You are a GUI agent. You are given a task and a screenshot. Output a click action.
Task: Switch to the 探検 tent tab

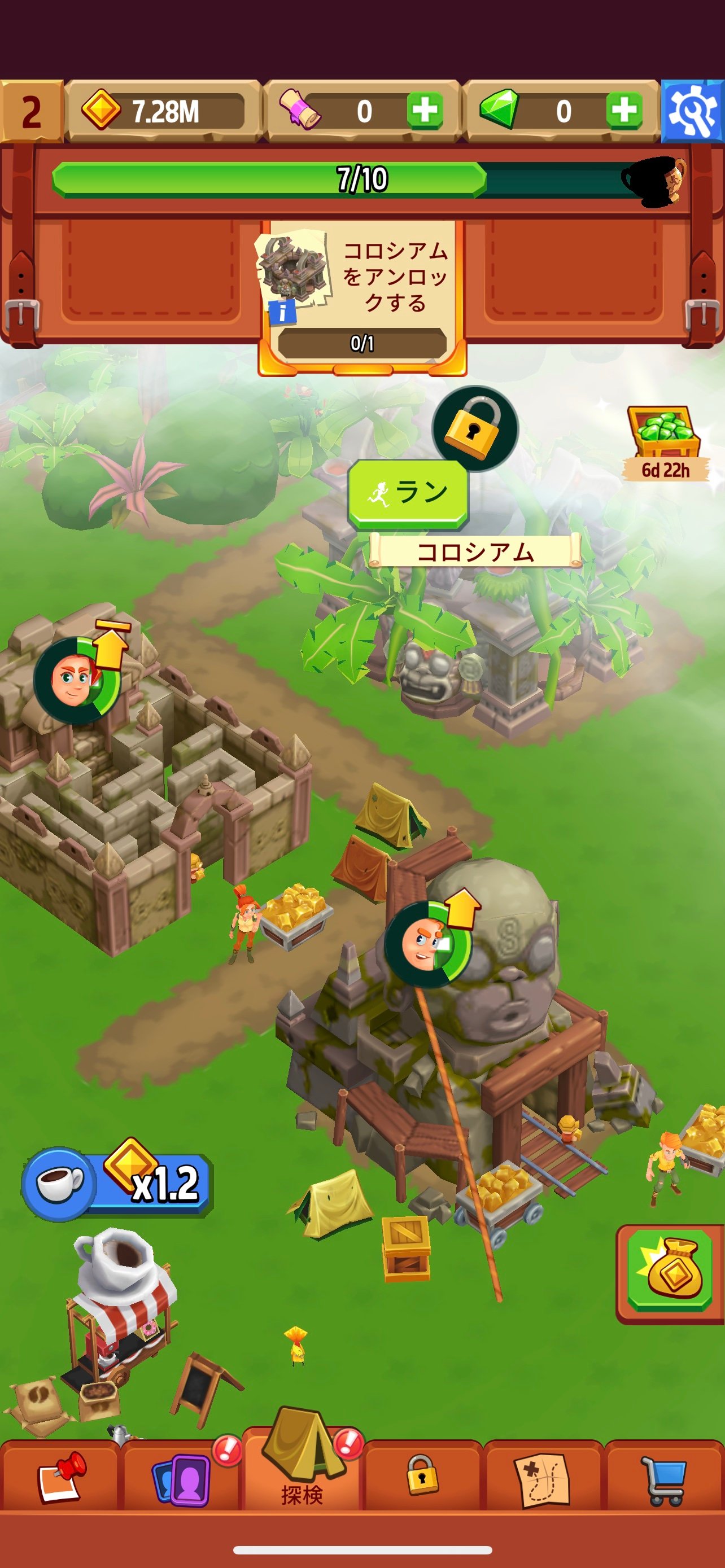click(x=303, y=1473)
